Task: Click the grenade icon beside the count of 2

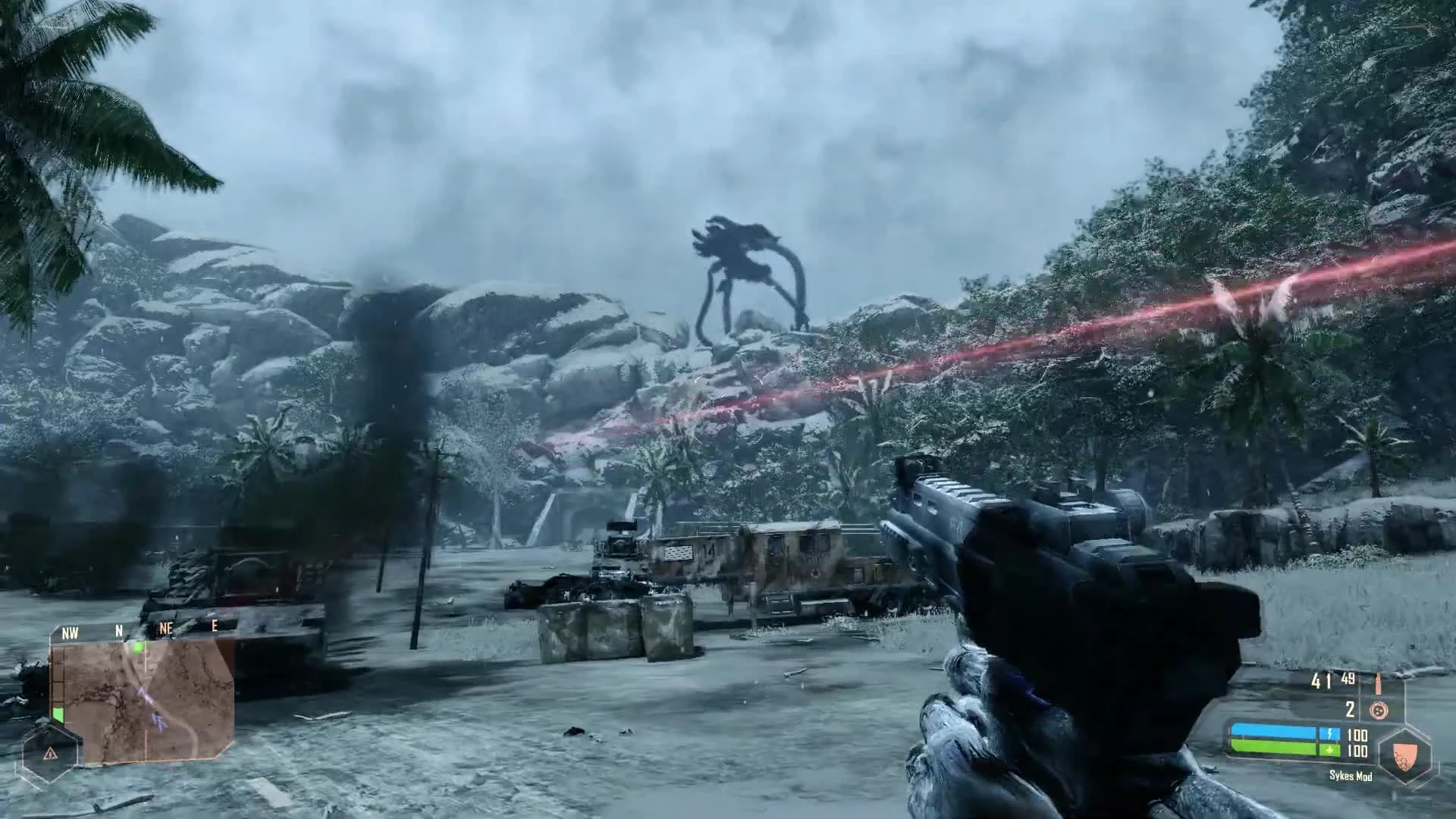Action: 1379,711
